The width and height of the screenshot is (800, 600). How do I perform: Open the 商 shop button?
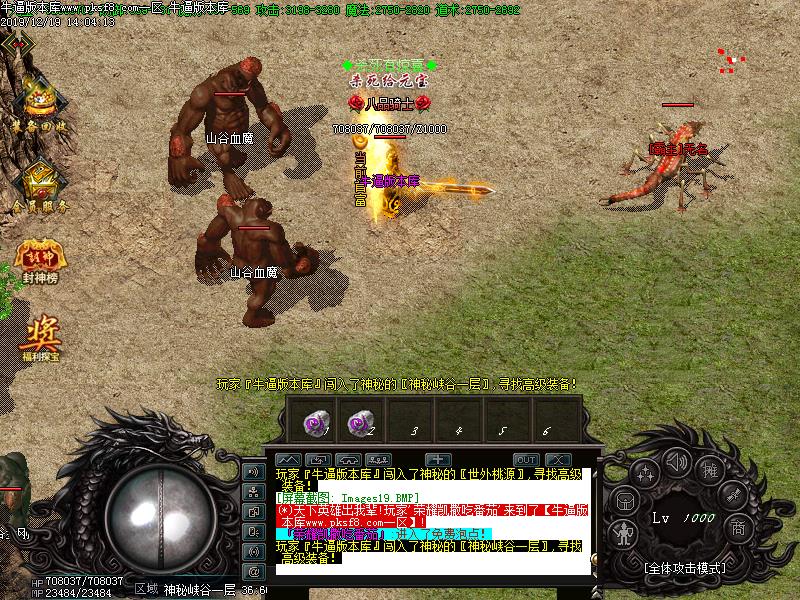(x=737, y=528)
